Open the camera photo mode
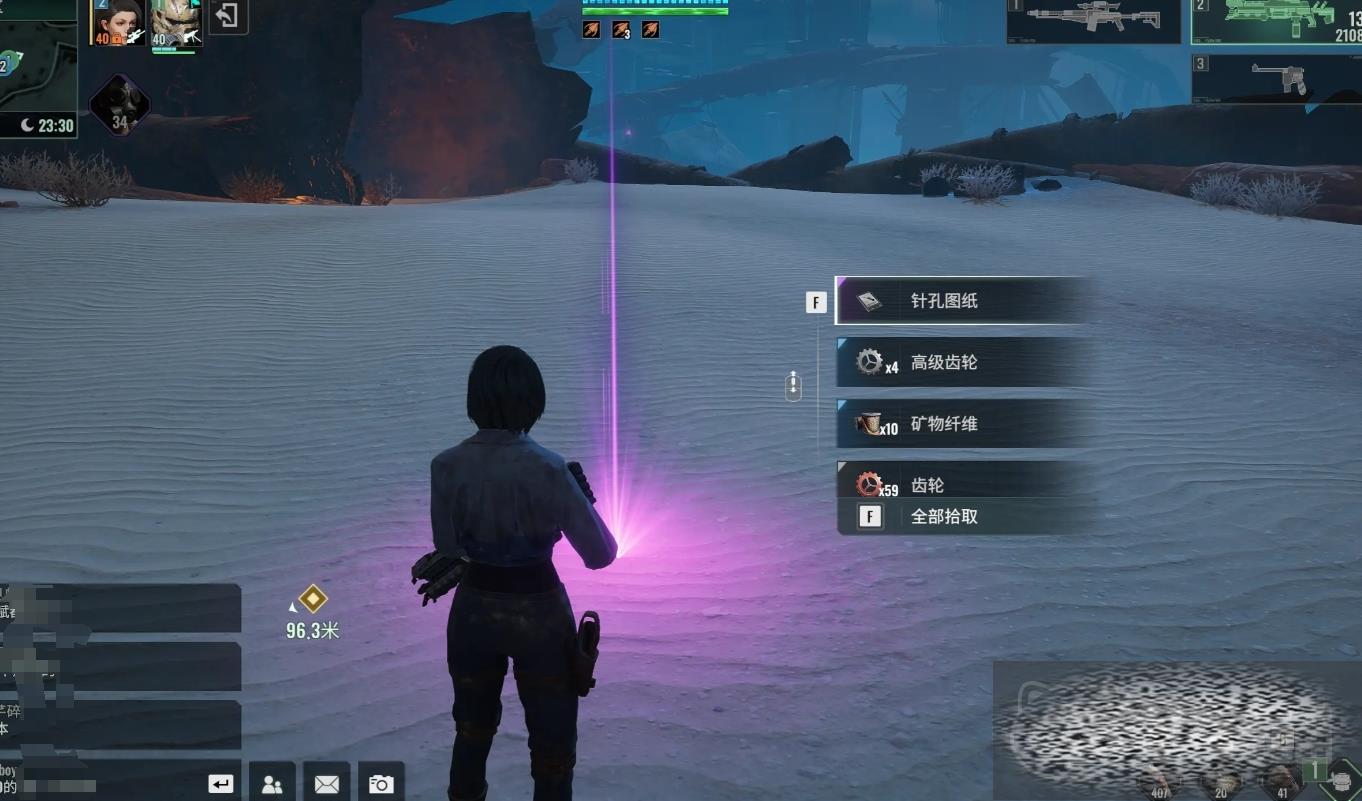Viewport: 1362px width, 801px height. [x=381, y=784]
